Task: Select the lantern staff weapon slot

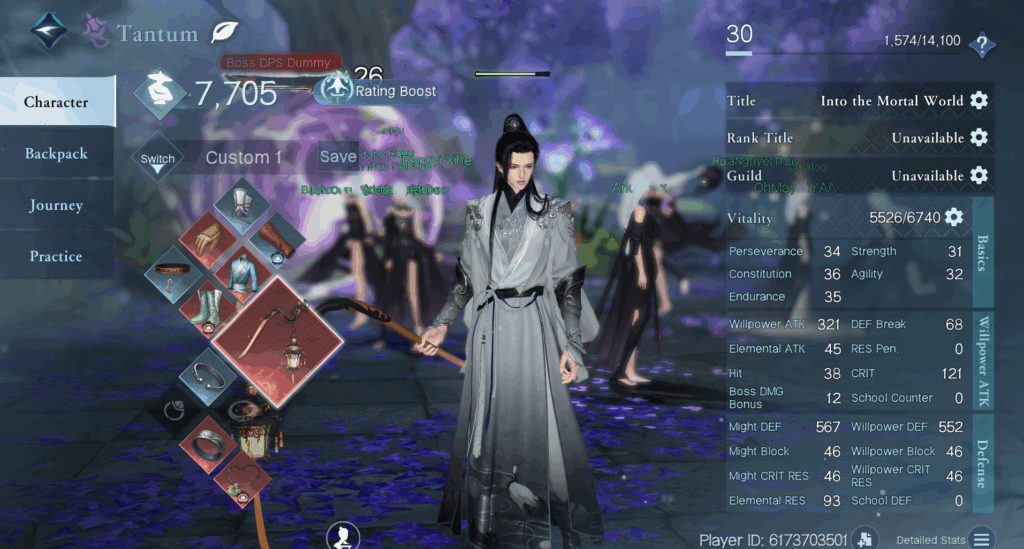Action: (x=277, y=341)
